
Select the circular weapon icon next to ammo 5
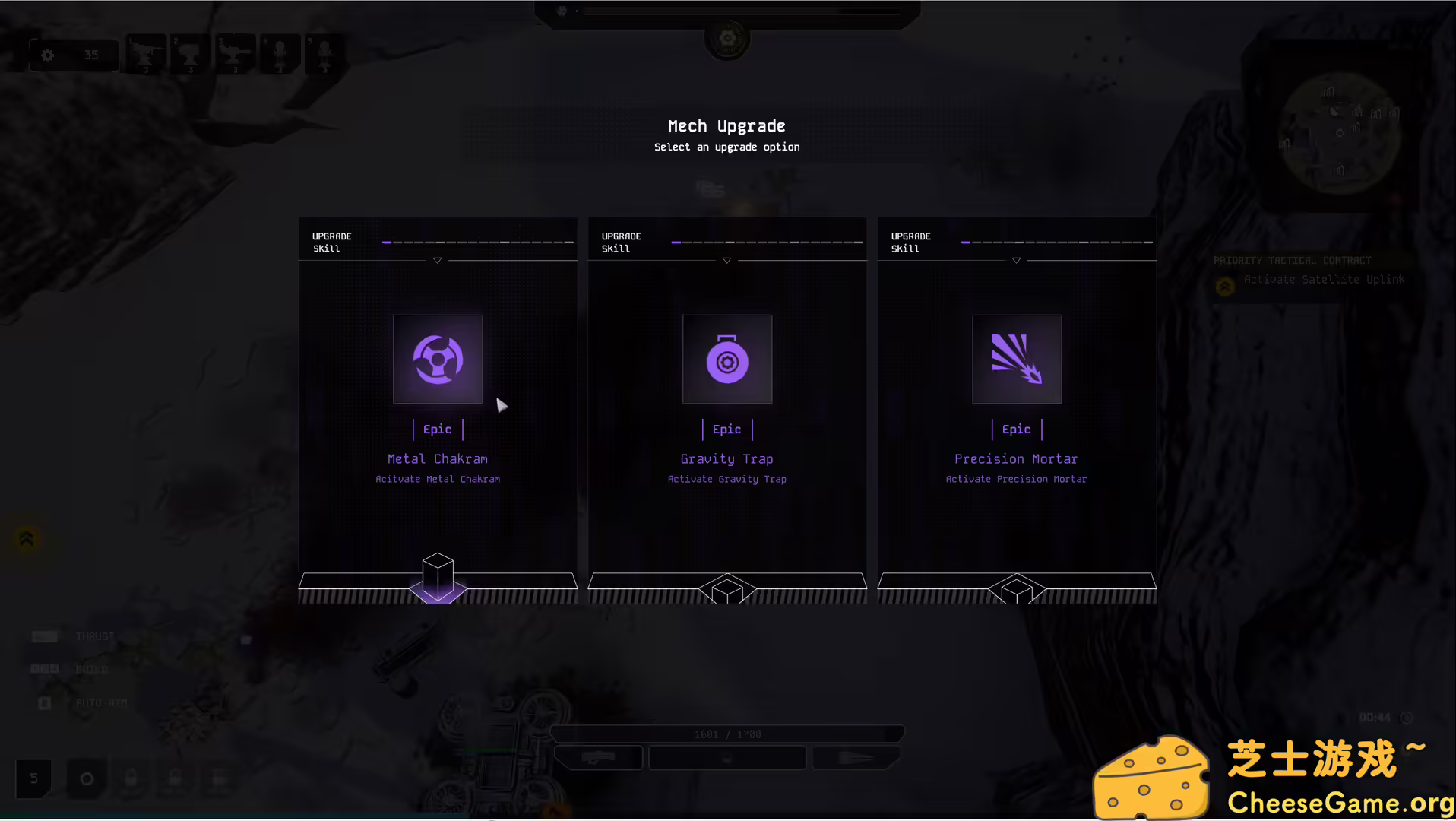coord(87,778)
